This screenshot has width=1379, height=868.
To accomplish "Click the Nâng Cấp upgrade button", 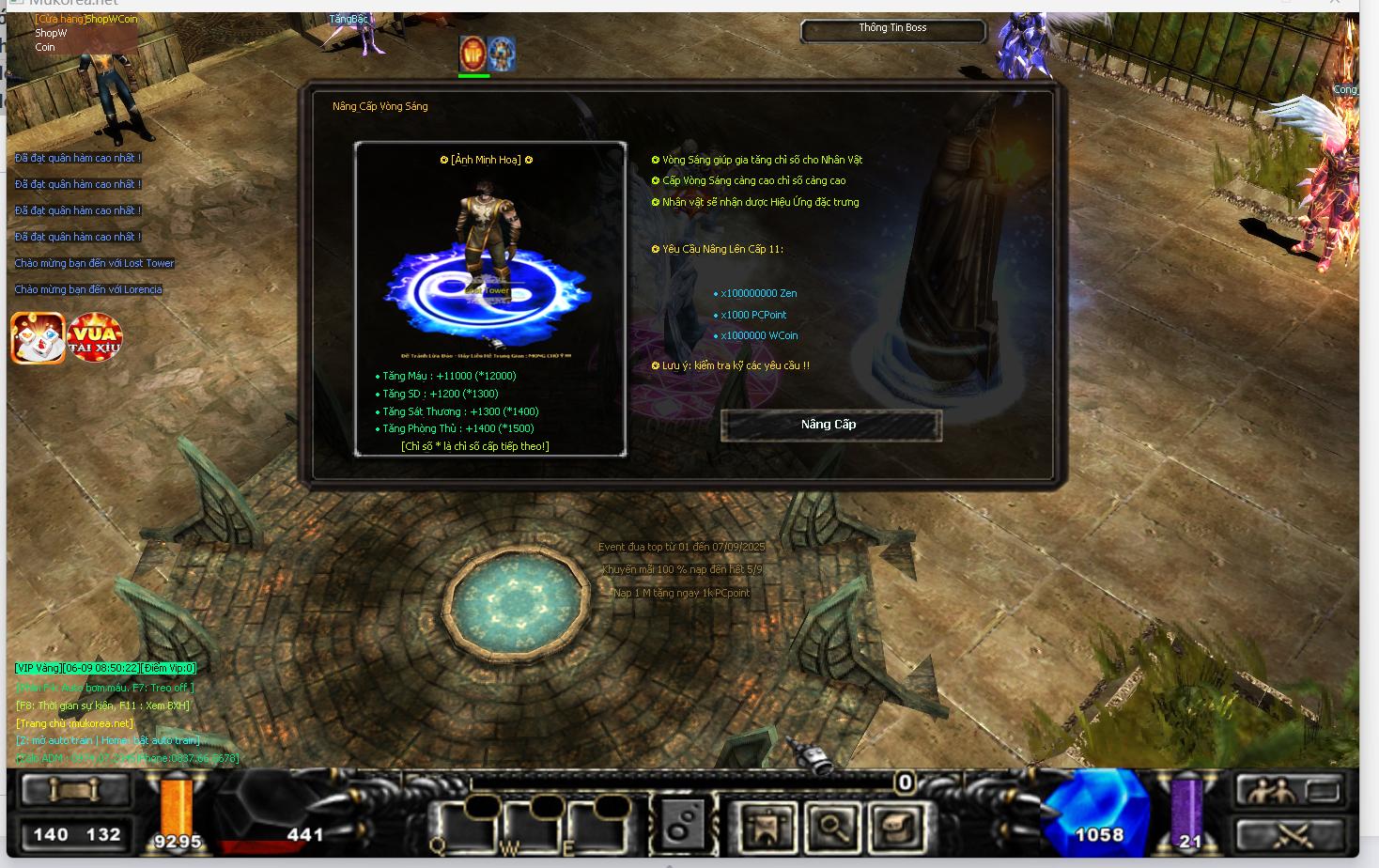I will tap(830, 425).
